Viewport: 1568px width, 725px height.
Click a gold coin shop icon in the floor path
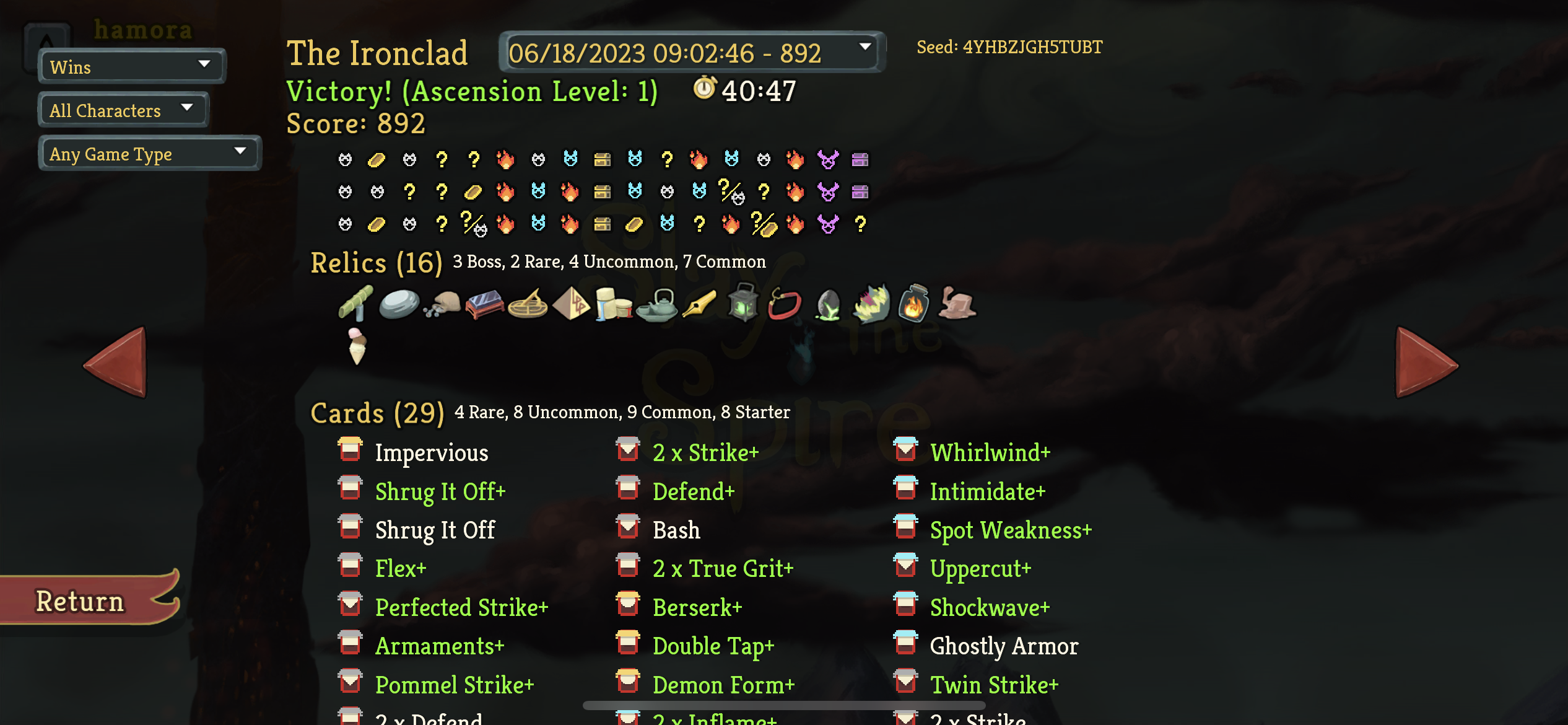click(x=378, y=159)
